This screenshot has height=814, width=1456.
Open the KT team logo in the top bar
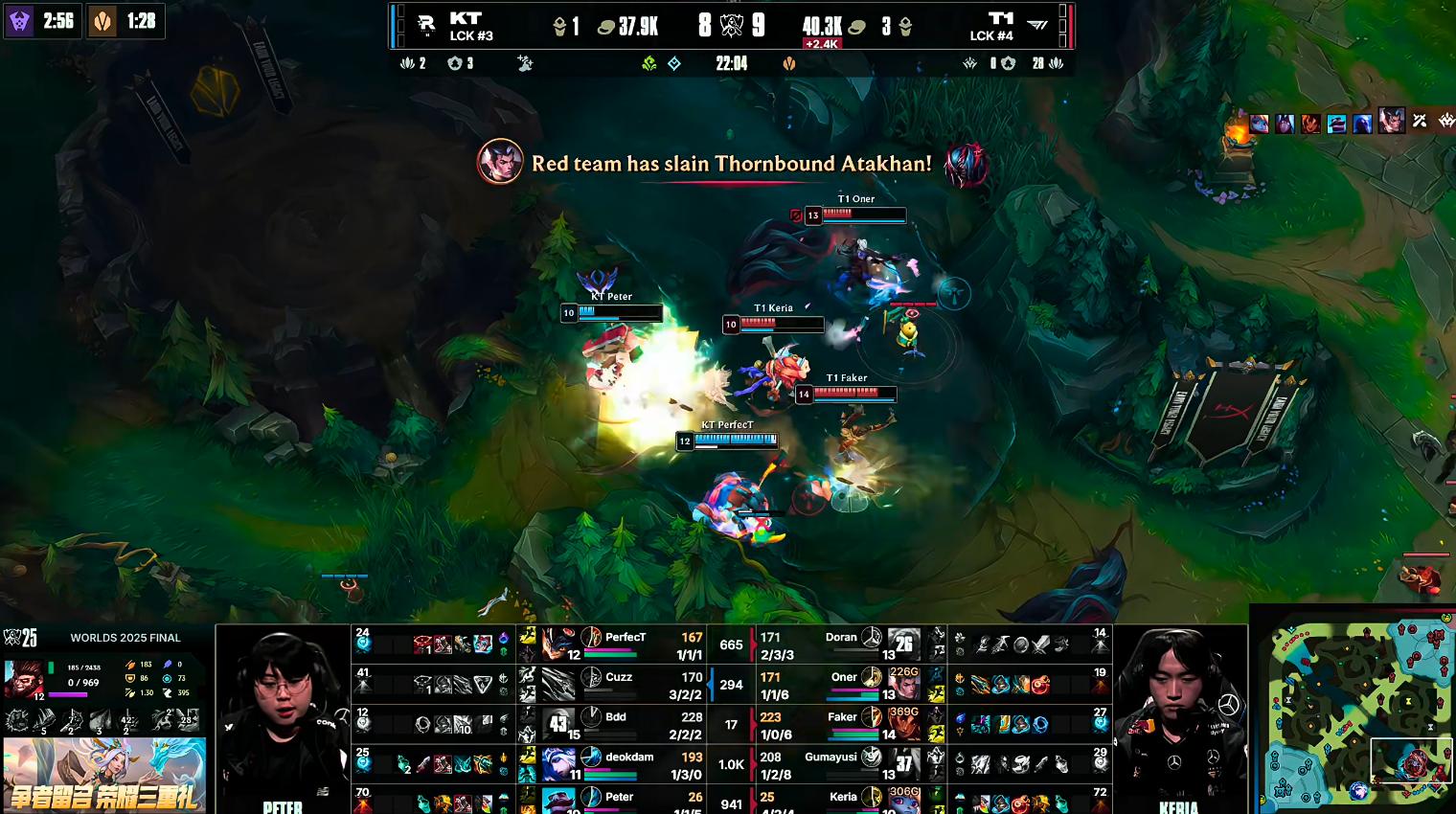pyautogui.click(x=426, y=26)
